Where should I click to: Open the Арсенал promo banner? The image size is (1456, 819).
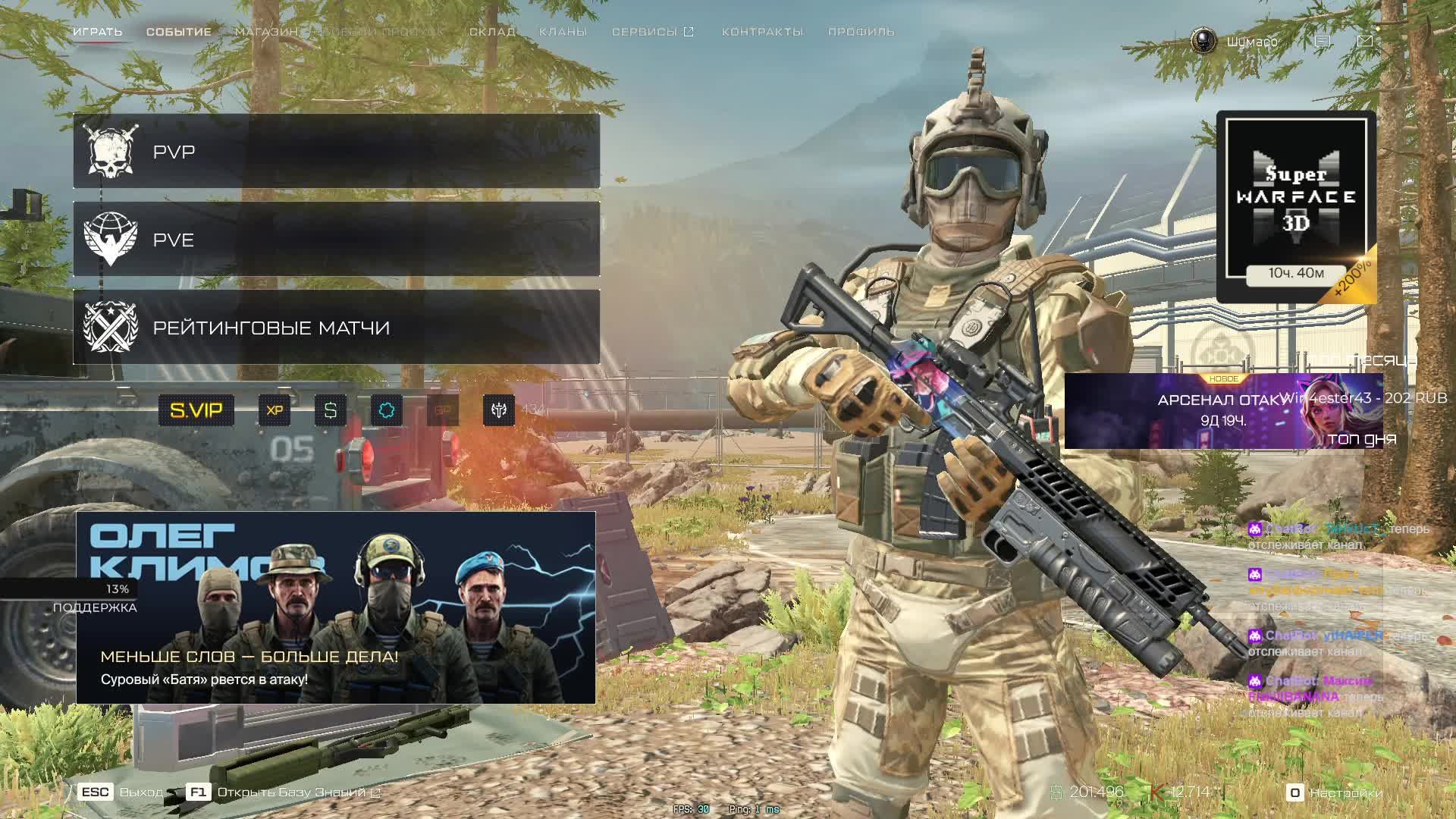pos(1222,411)
